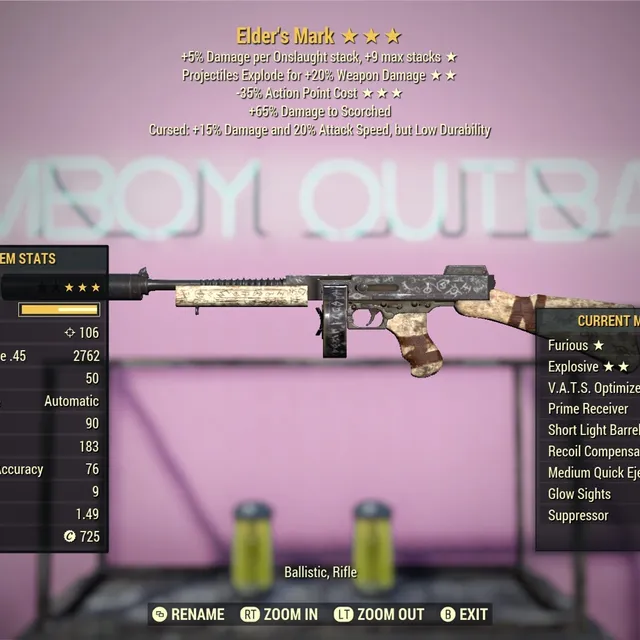
Task: Select the Short Light Barrel mod
Action: point(593,430)
